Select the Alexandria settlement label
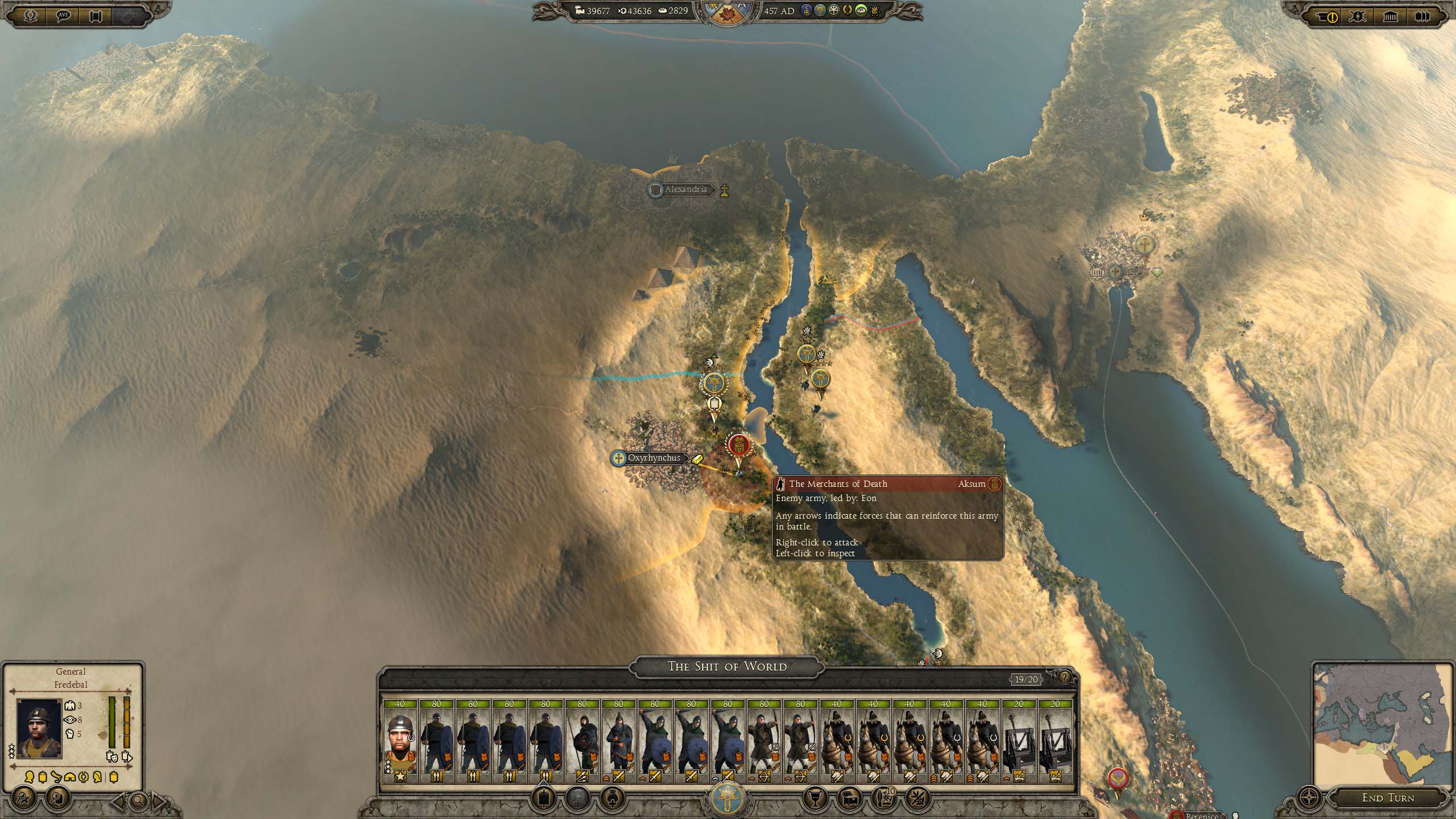The image size is (1456, 819). (685, 189)
